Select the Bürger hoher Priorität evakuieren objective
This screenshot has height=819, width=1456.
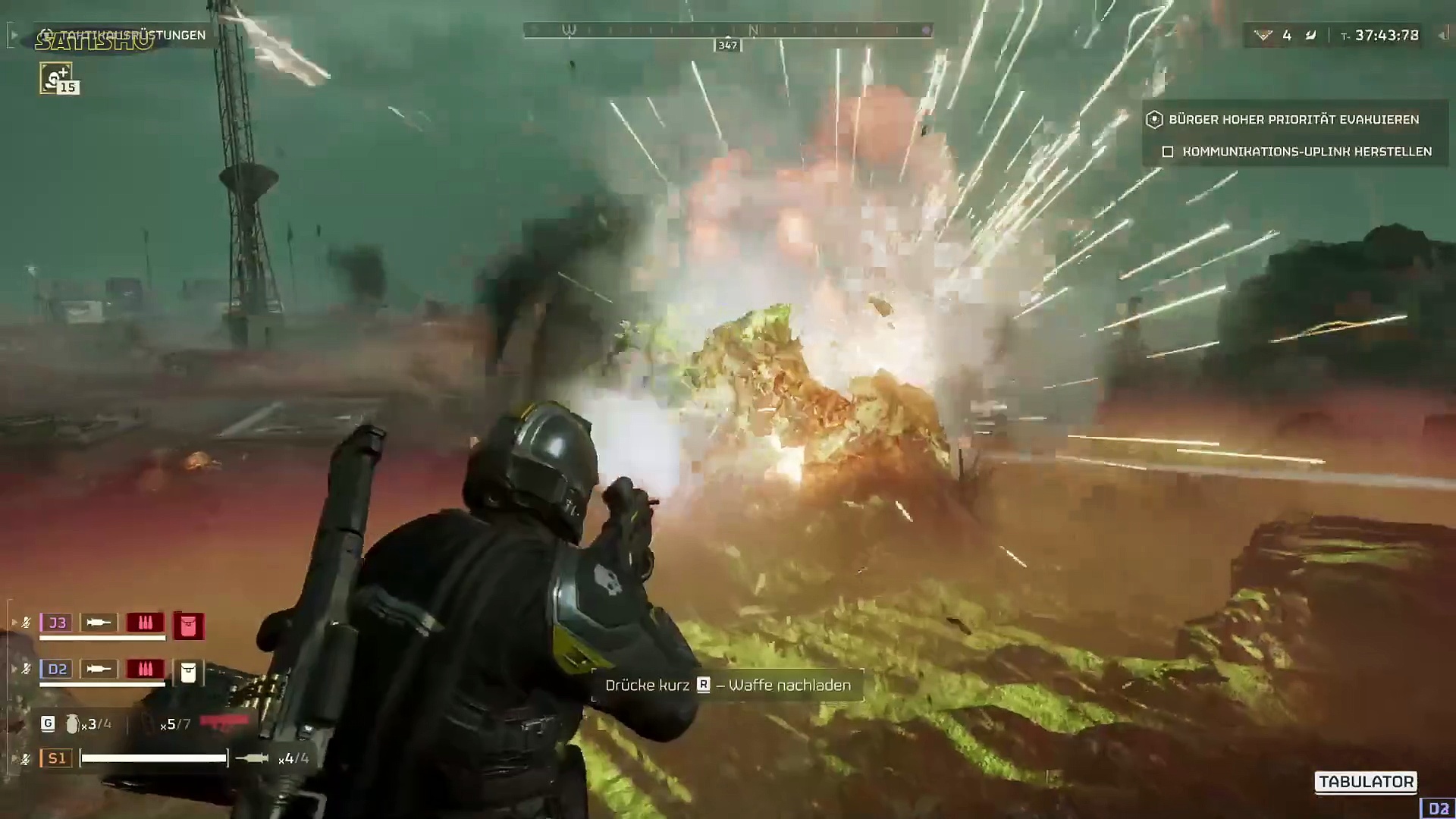tap(1293, 119)
